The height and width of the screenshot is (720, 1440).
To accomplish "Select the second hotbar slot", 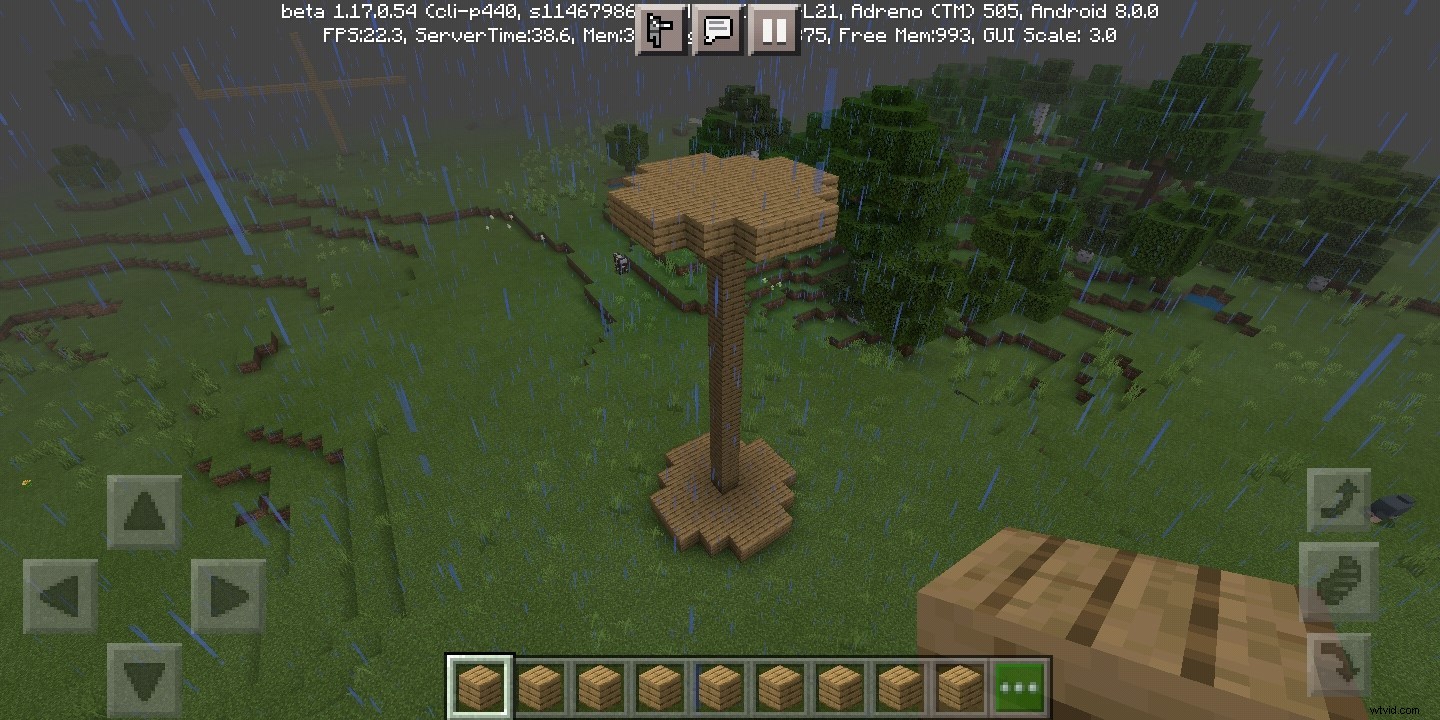I will [539, 684].
